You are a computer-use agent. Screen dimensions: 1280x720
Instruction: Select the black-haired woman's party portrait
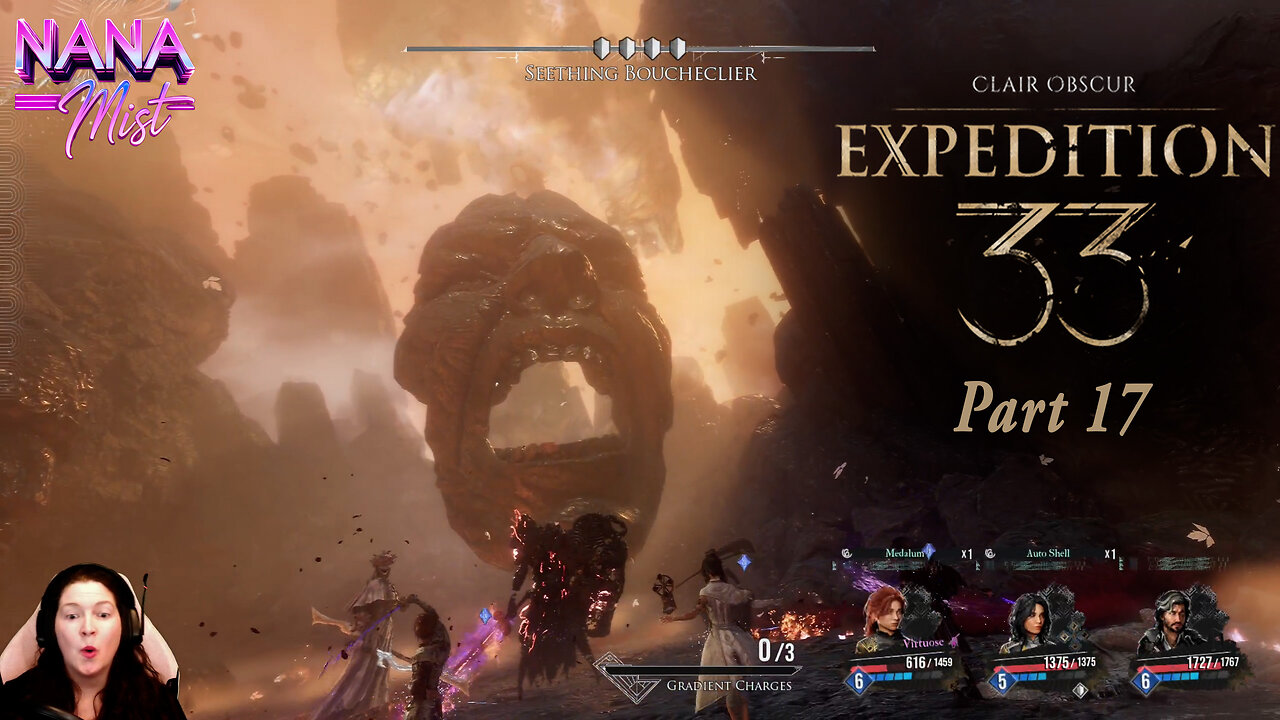pos(1028,622)
